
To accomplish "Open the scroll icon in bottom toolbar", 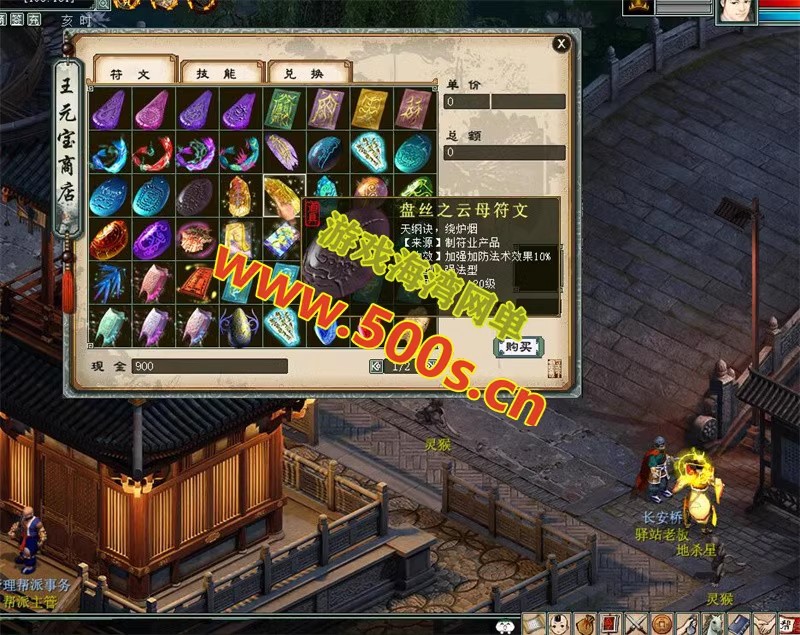I will [x=536, y=624].
